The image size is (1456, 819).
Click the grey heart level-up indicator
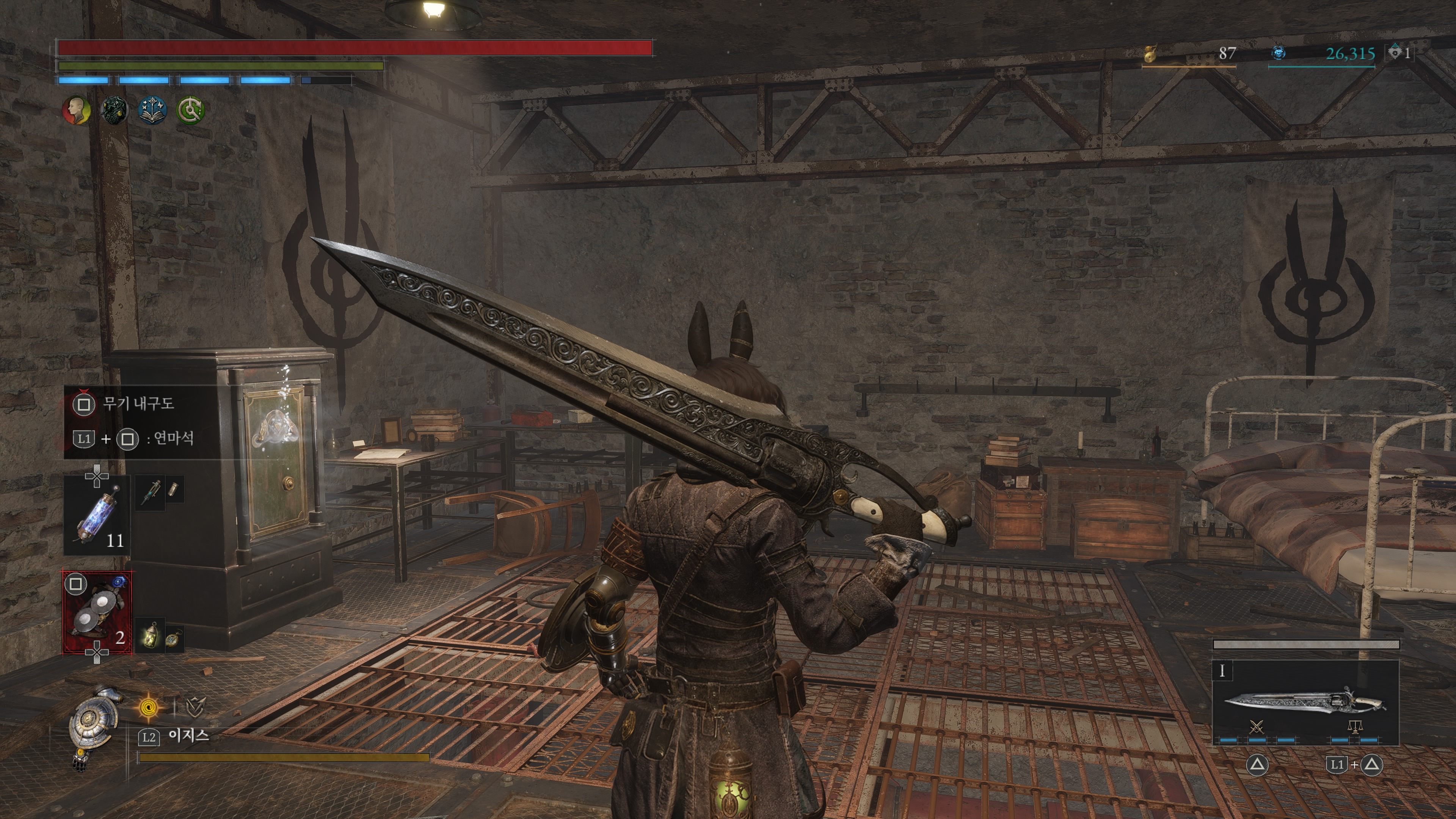[1395, 53]
